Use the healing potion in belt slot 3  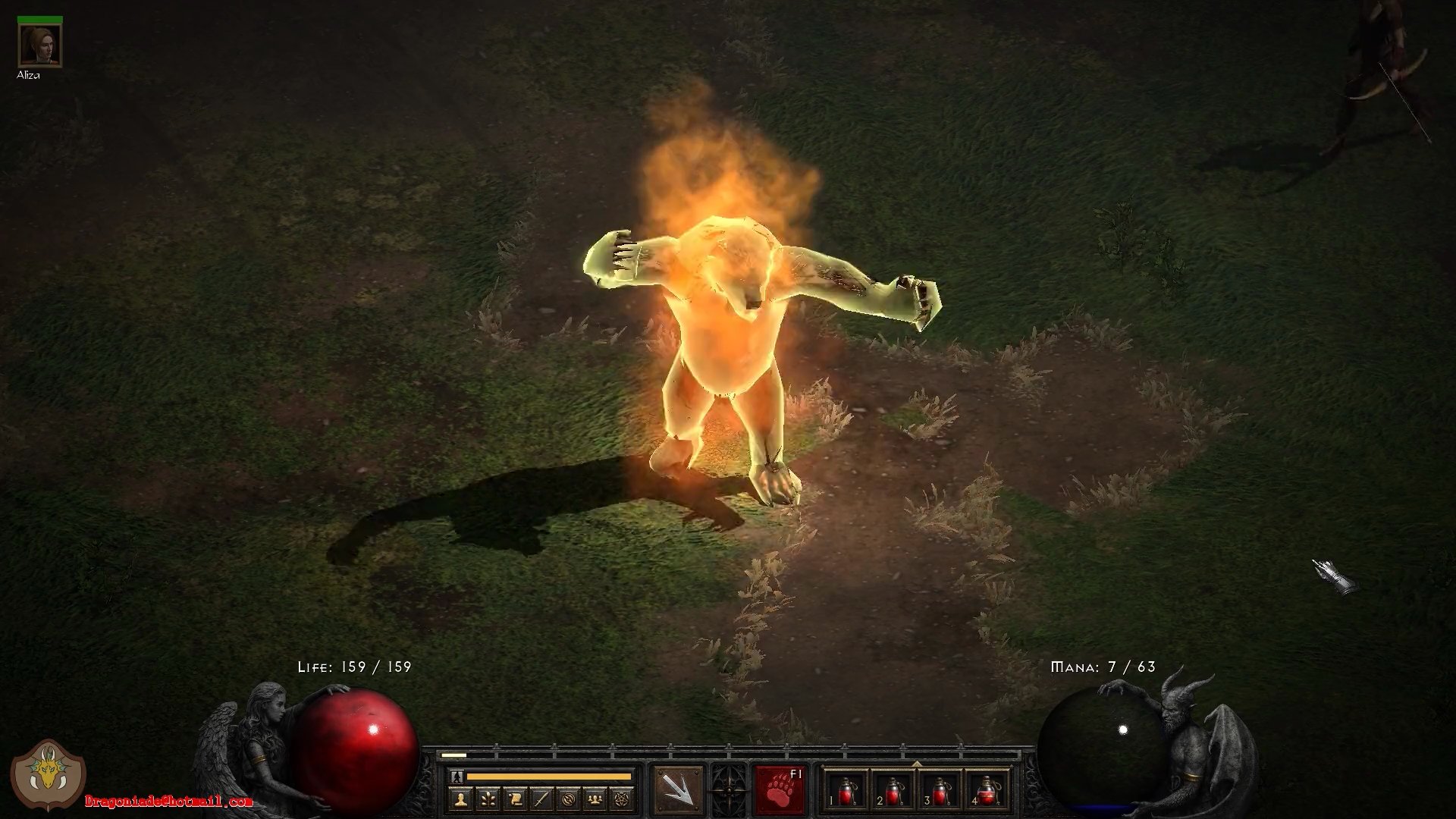(940, 791)
